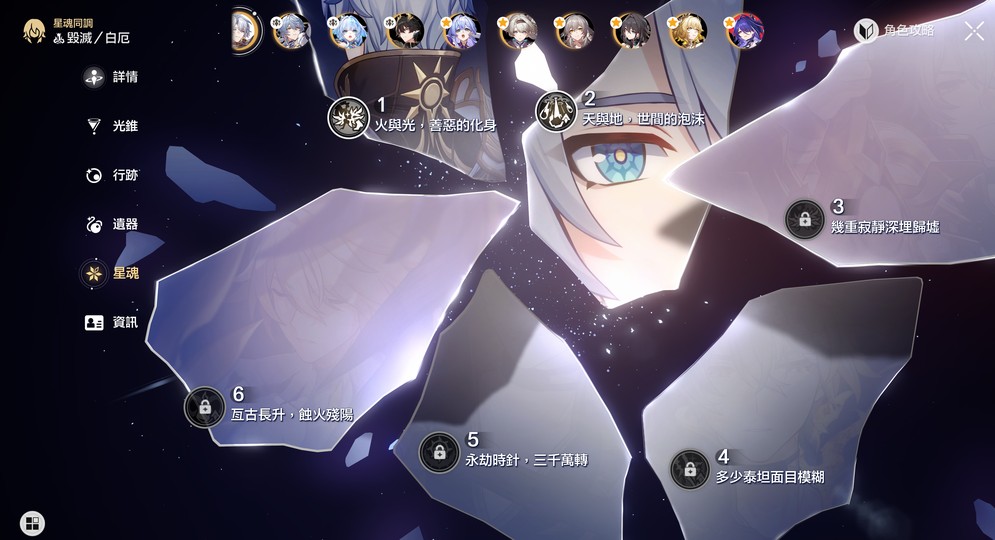Select eidolon 1 火與光，善惡的化身
This screenshot has width=995, height=540.
(x=349, y=118)
